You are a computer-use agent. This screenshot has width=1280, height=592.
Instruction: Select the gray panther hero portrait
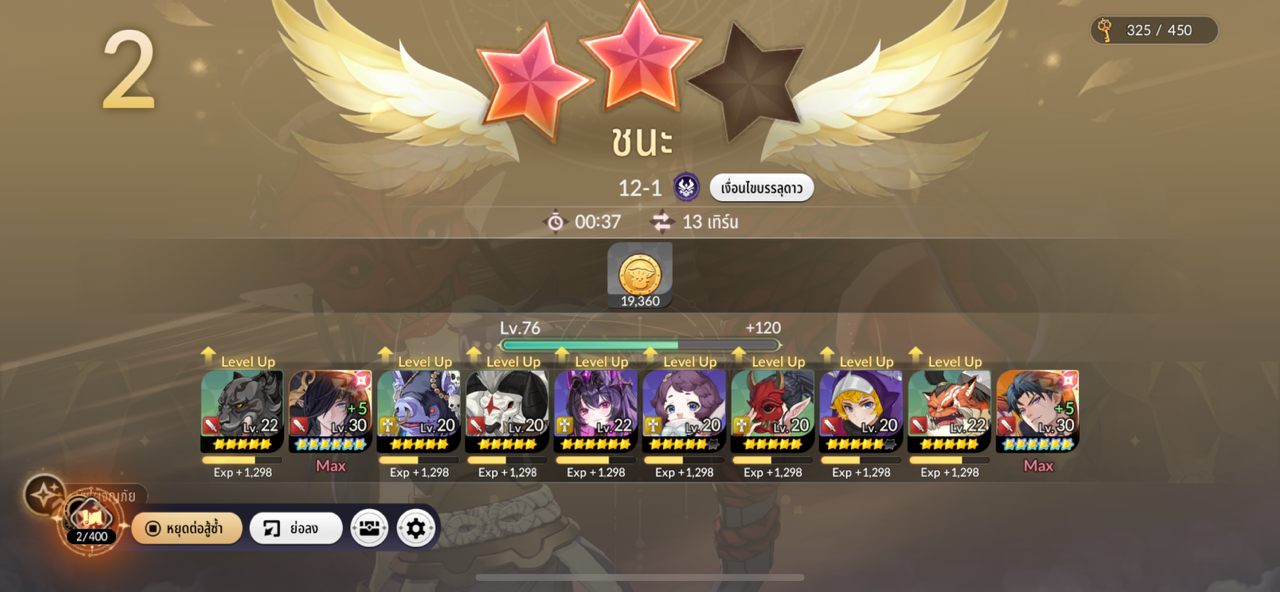click(242, 410)
